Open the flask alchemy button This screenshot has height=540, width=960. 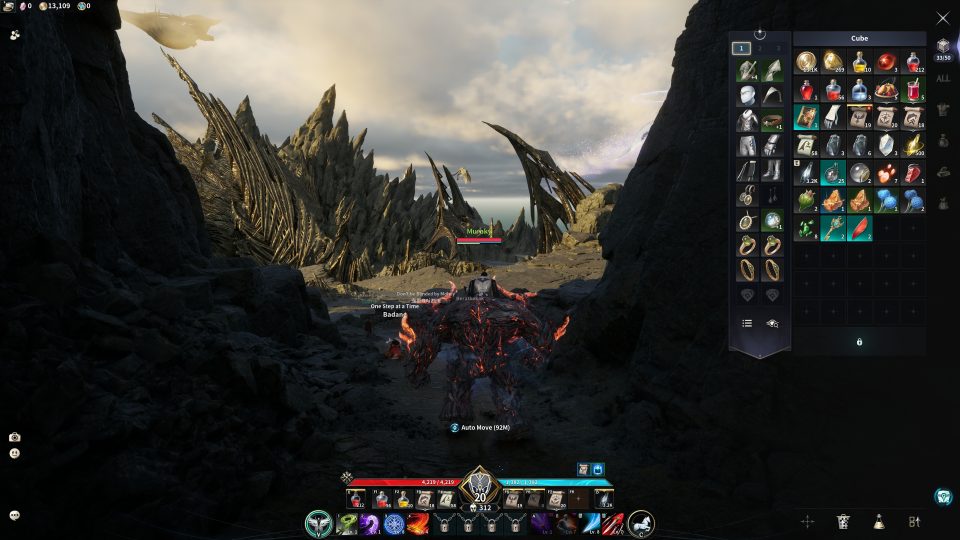tap(878, 521)
